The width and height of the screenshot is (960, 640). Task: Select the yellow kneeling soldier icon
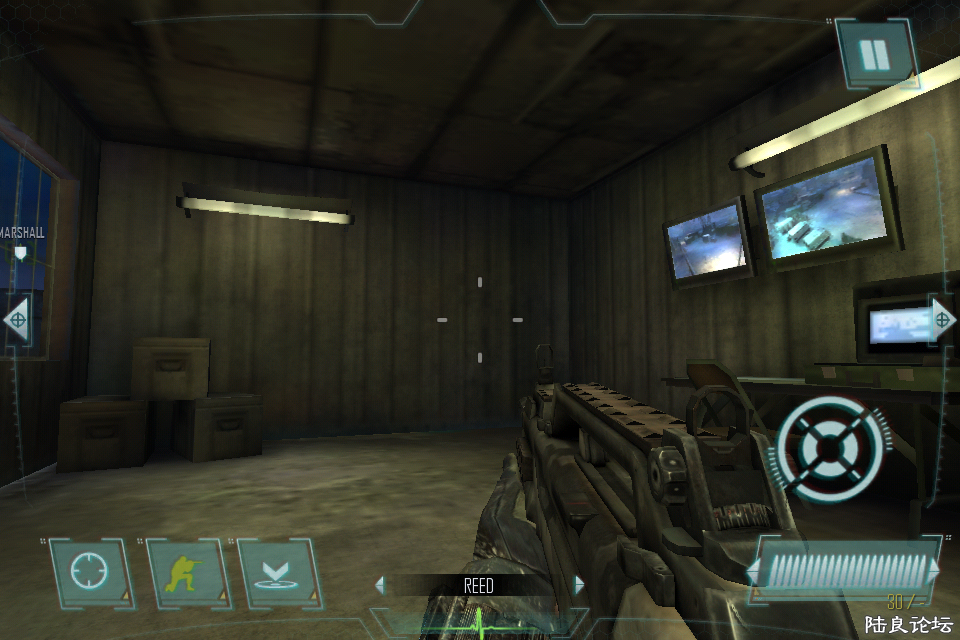click(183, 573)
